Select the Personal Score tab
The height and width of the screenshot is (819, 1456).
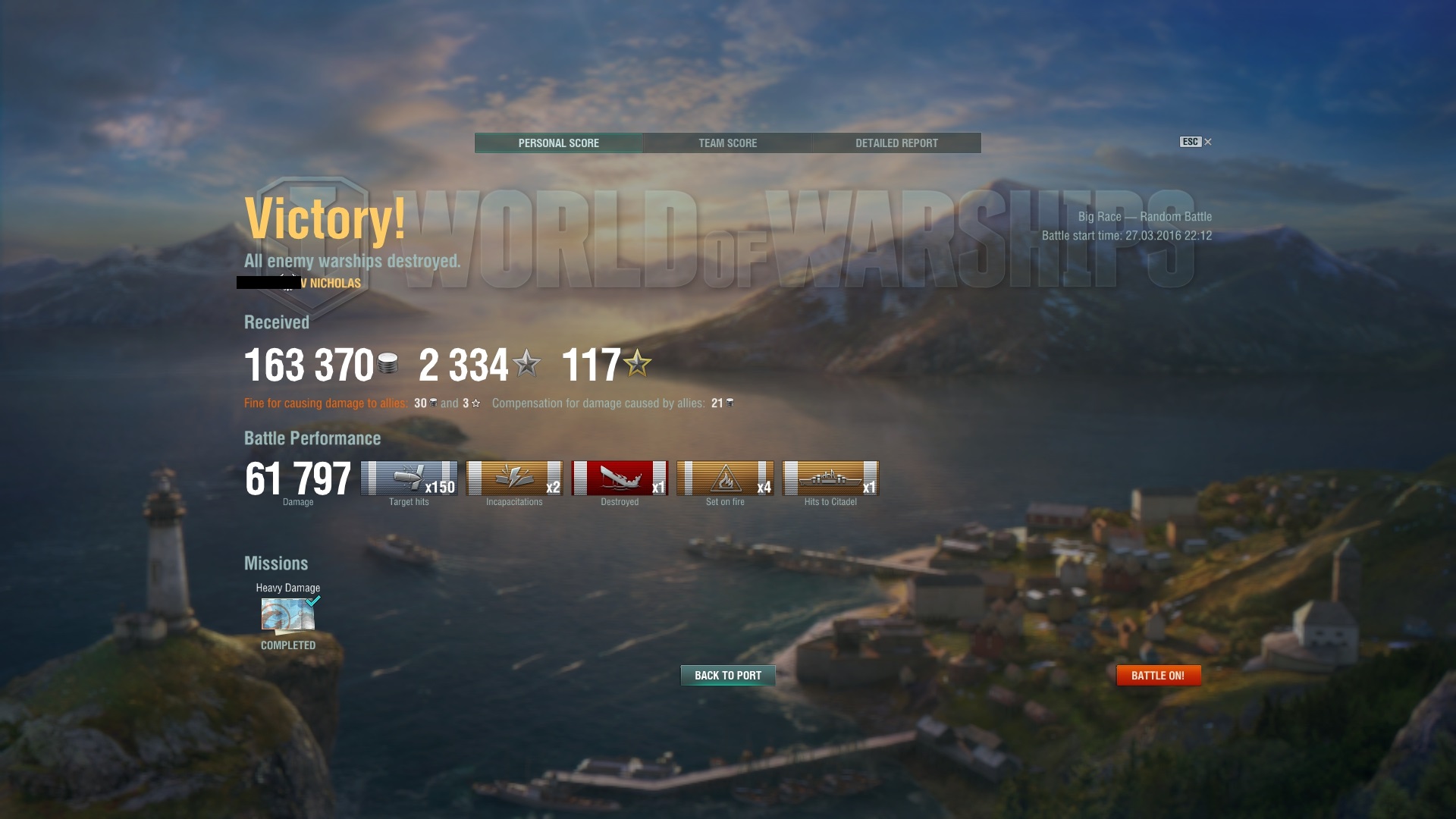tap(559, 143)
